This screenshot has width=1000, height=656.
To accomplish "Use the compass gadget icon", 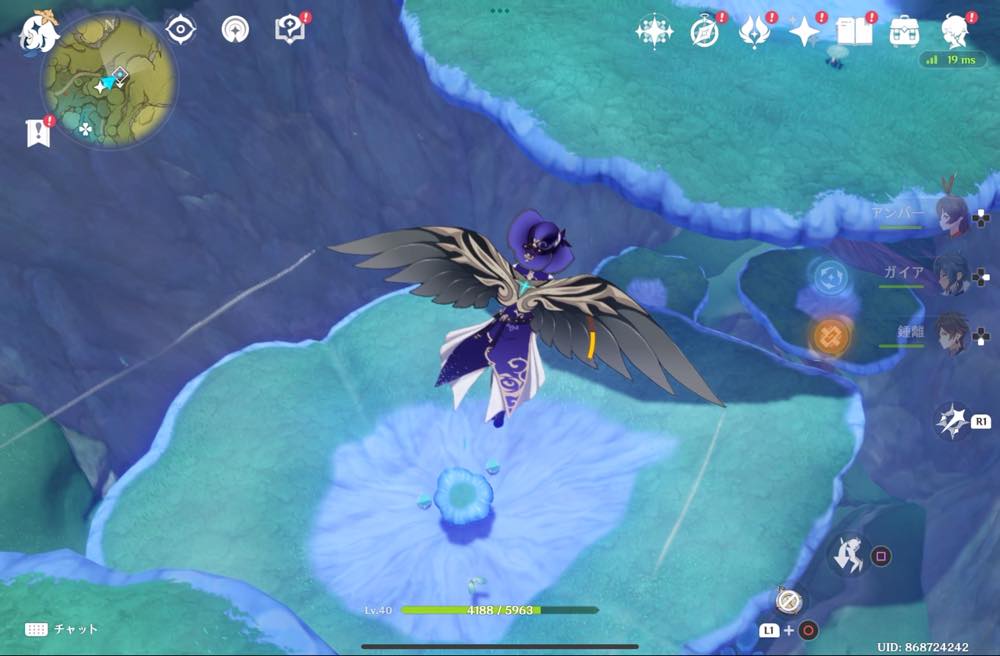I will point(788,601).
